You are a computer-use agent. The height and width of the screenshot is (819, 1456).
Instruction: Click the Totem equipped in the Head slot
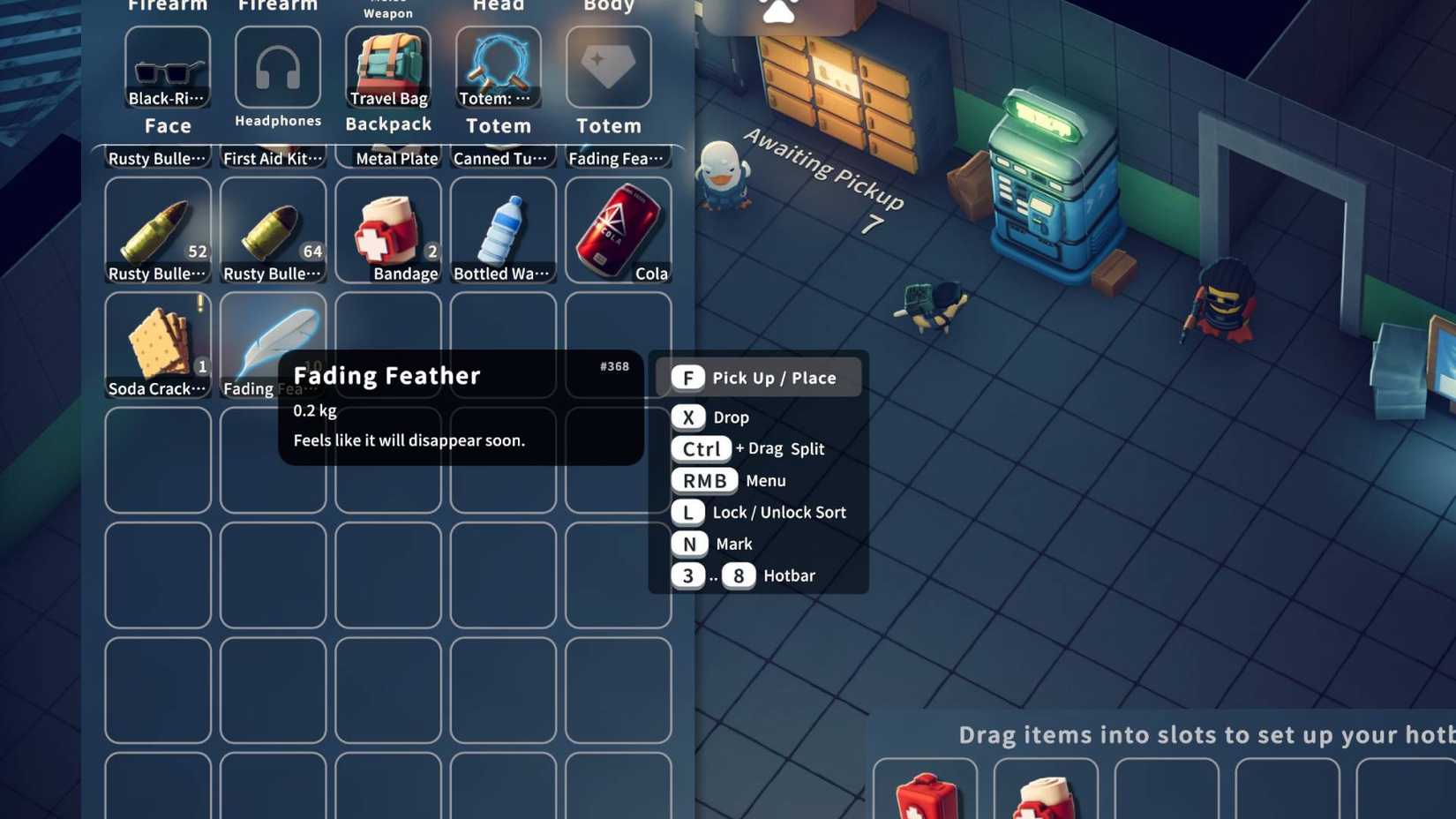point(498,62)
